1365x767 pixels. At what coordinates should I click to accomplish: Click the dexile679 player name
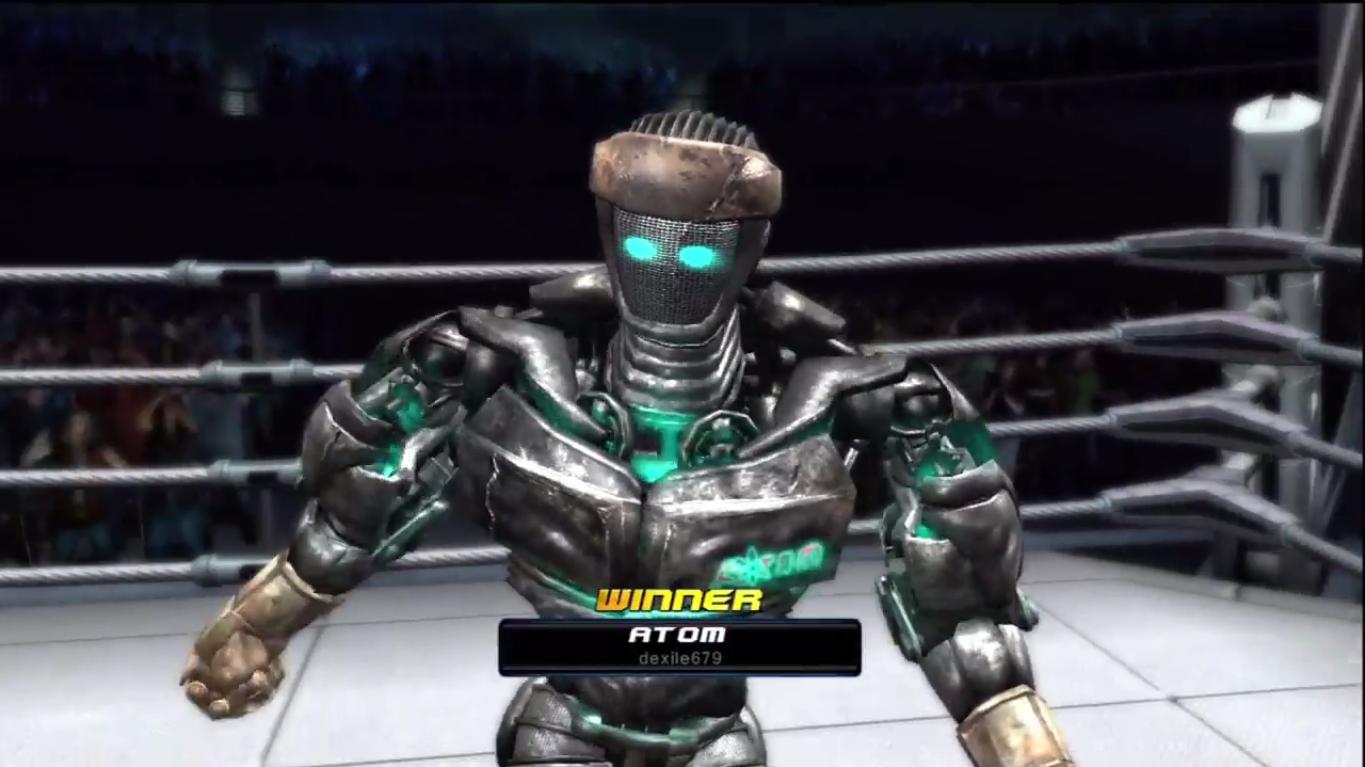[x=680, y=658]
